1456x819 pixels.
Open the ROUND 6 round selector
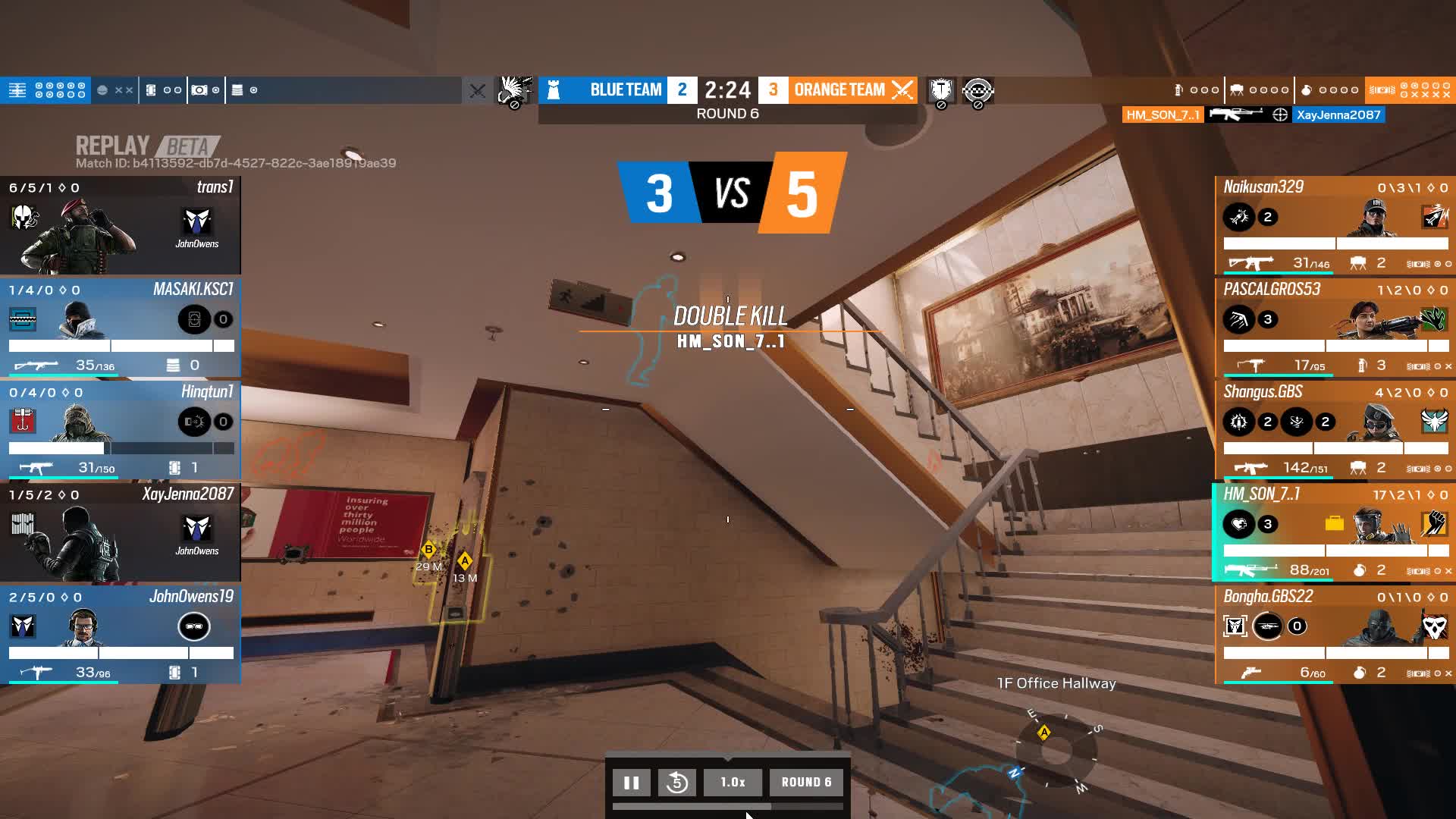806,782
